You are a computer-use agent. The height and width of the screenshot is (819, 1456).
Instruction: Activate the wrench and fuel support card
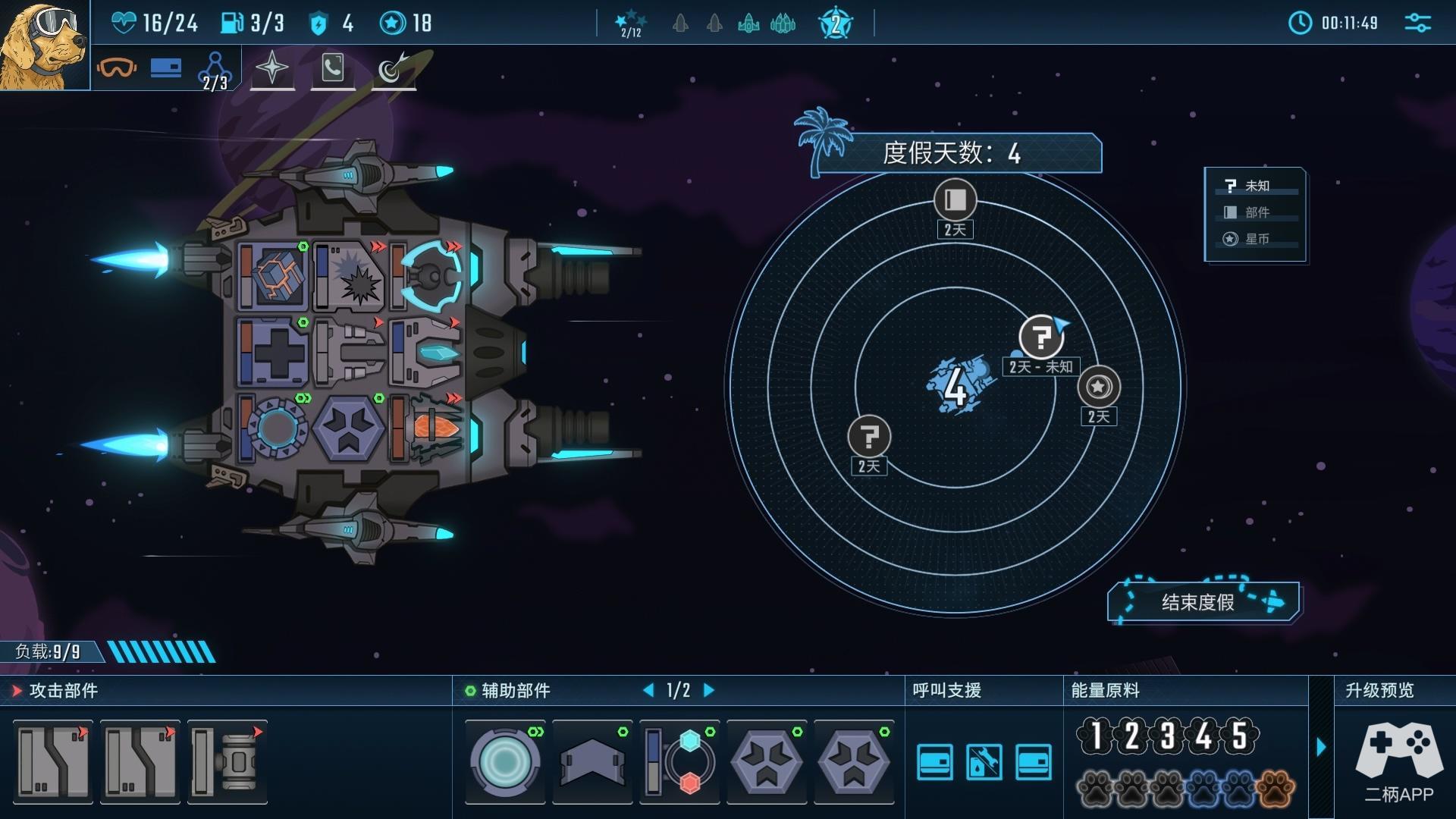(x=984, y=761)
